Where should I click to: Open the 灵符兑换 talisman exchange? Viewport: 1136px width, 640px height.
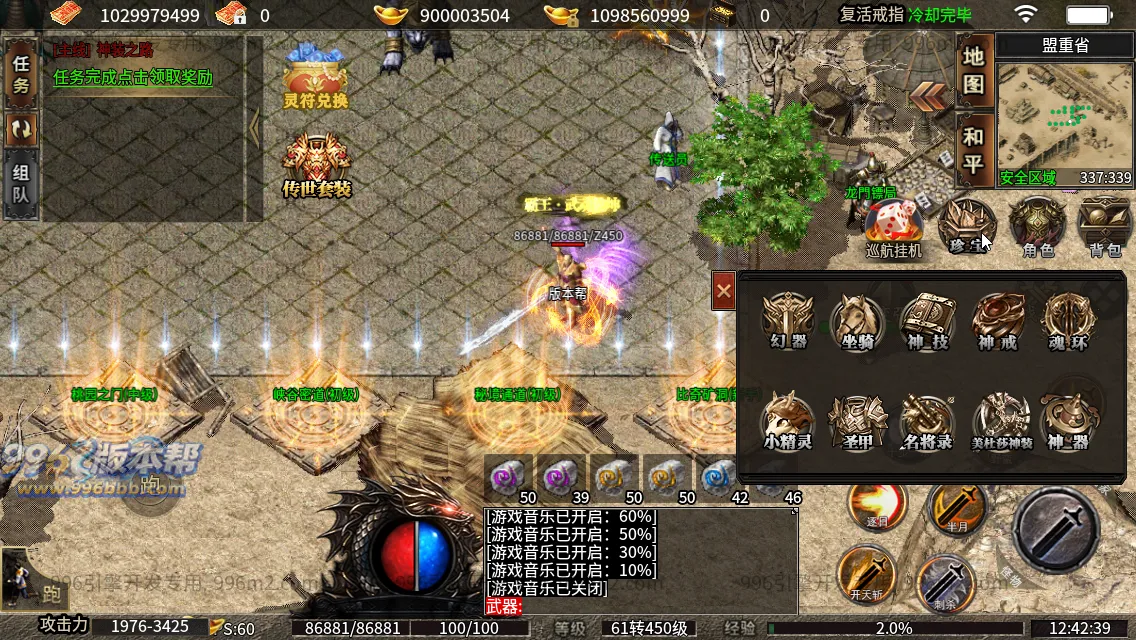click(315, 78)
